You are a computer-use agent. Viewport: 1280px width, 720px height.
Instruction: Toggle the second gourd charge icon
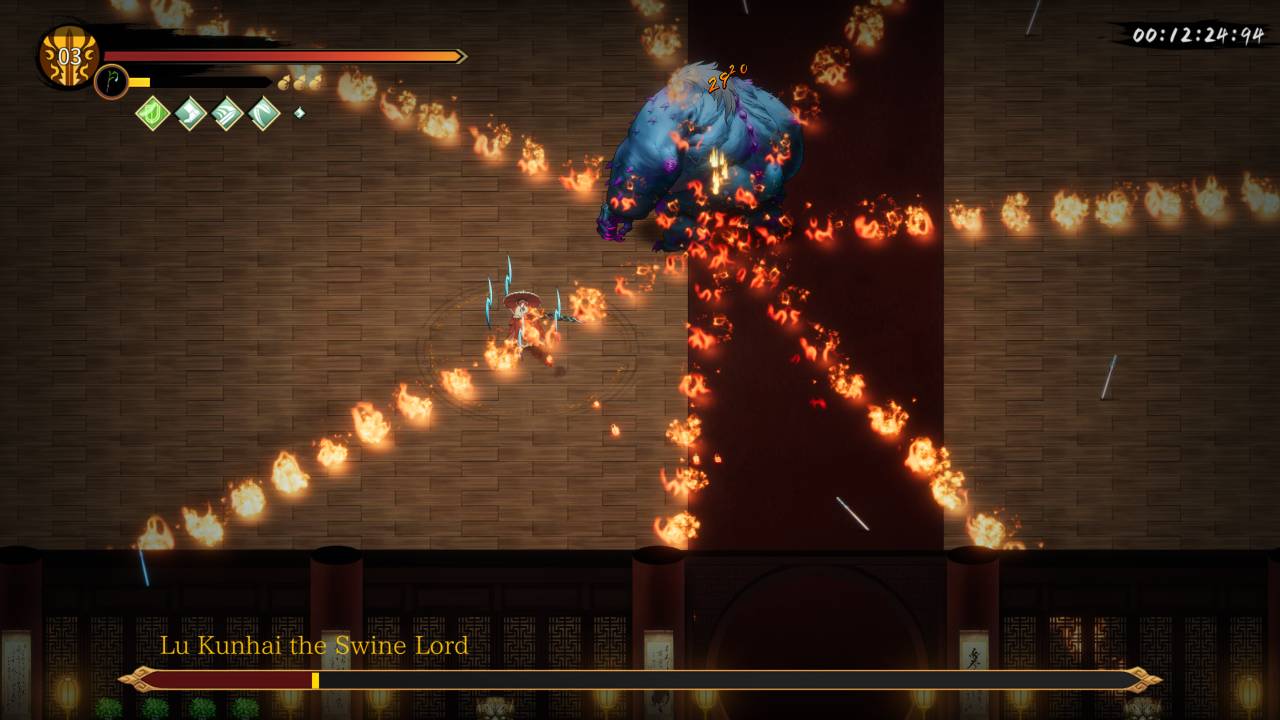(299, 84)
